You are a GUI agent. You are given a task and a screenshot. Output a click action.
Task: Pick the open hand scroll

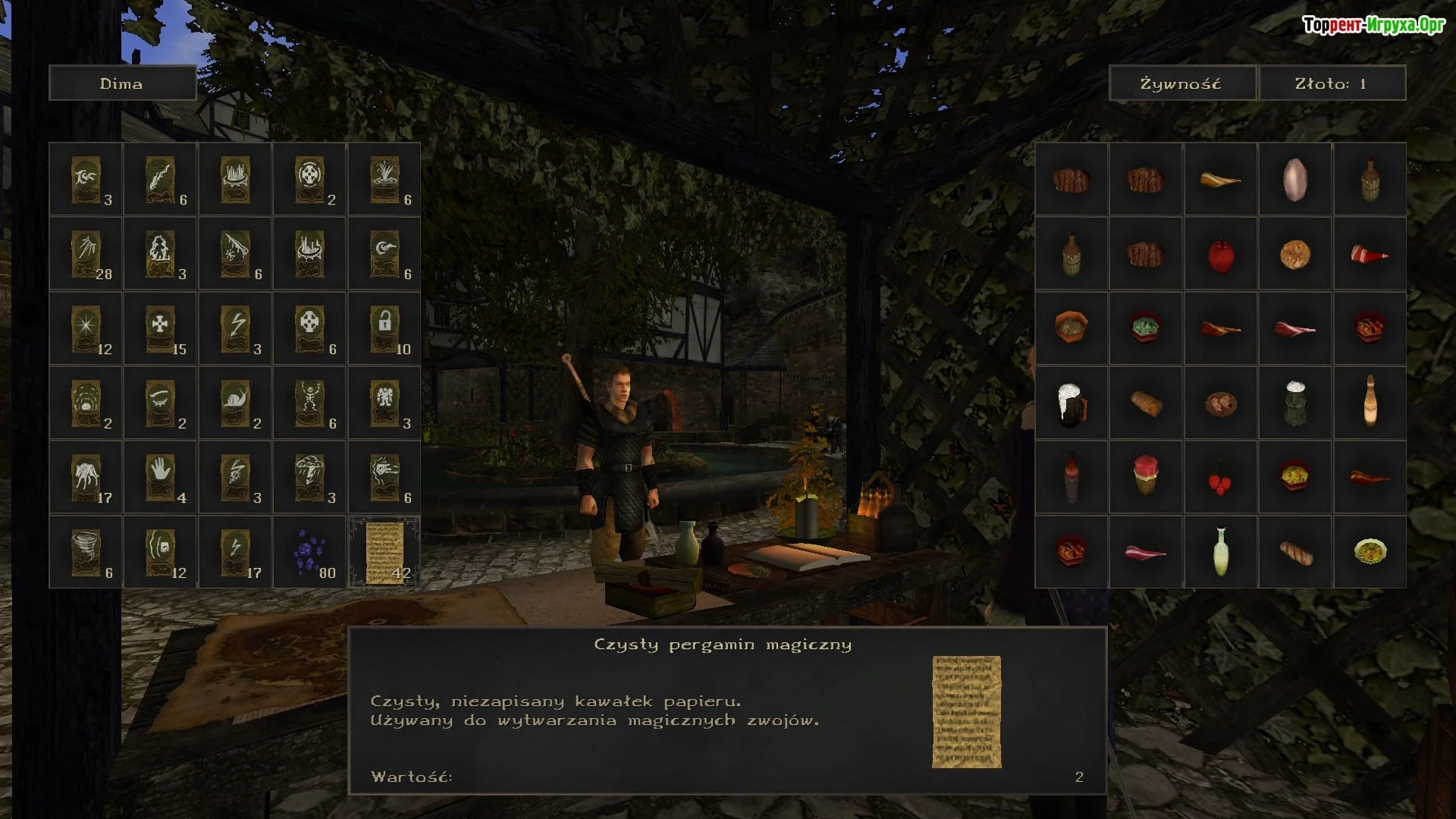[161, 477]
